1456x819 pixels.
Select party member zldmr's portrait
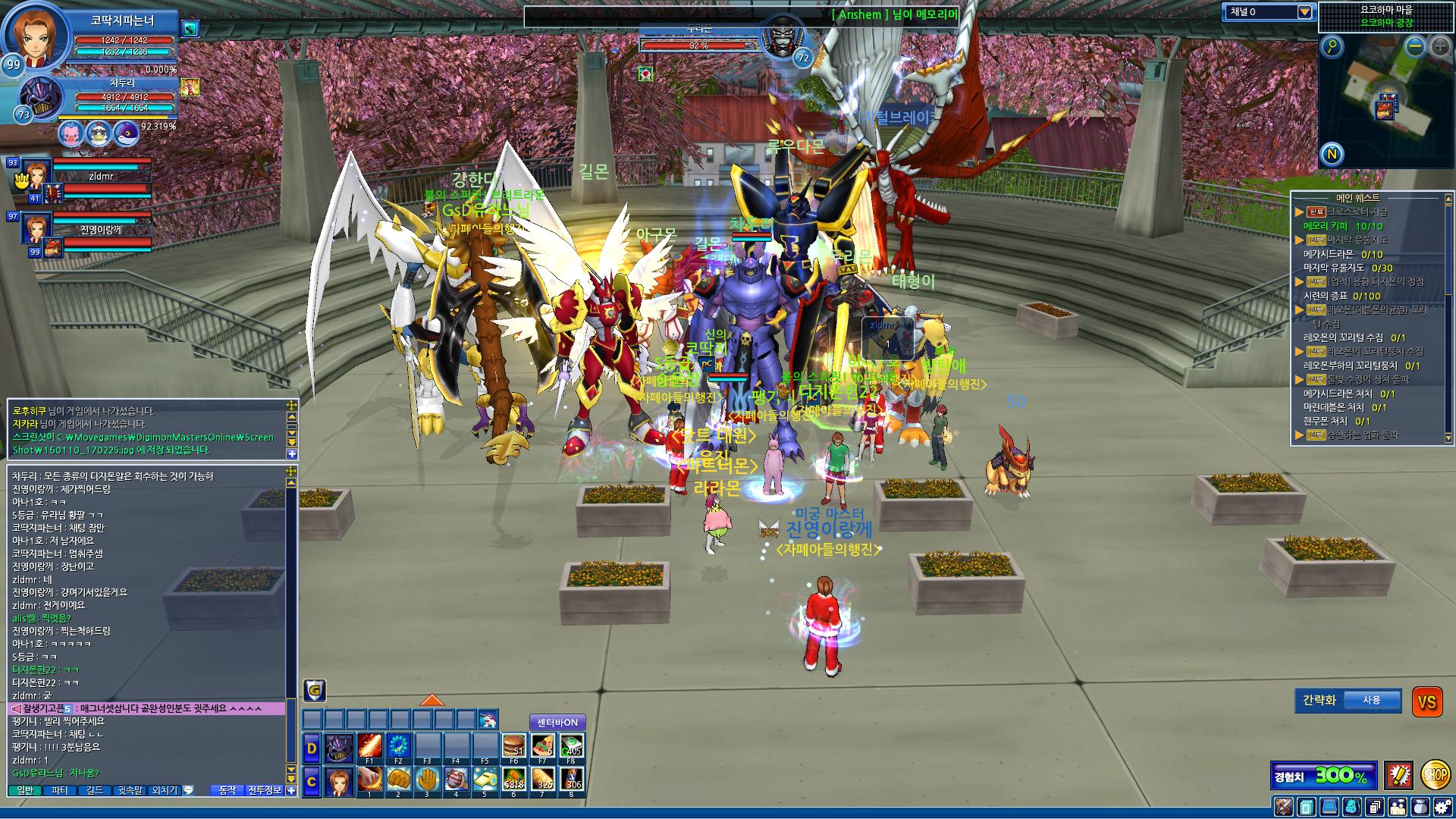click(x=36, y=173)
